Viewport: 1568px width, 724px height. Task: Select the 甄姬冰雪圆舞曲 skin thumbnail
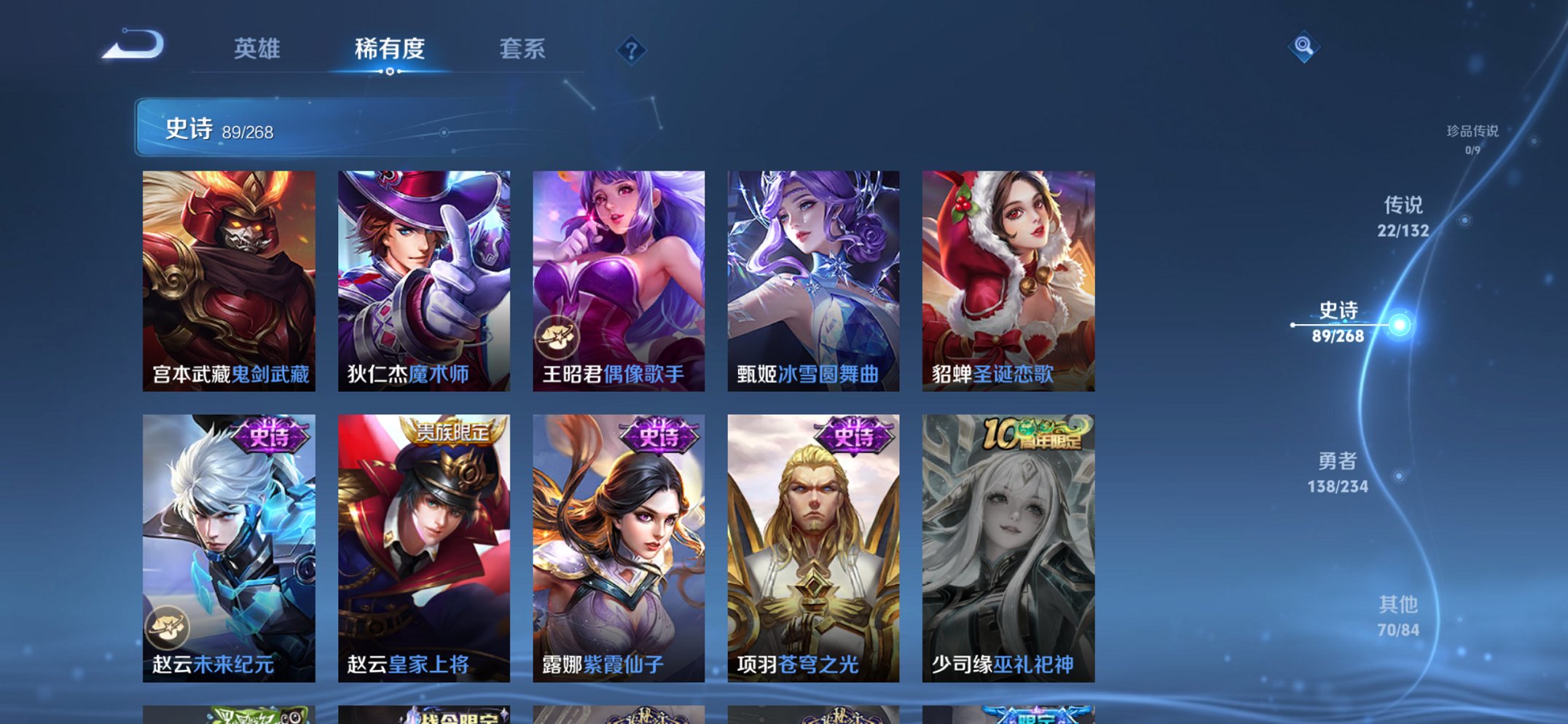click(x=813, y=280)
